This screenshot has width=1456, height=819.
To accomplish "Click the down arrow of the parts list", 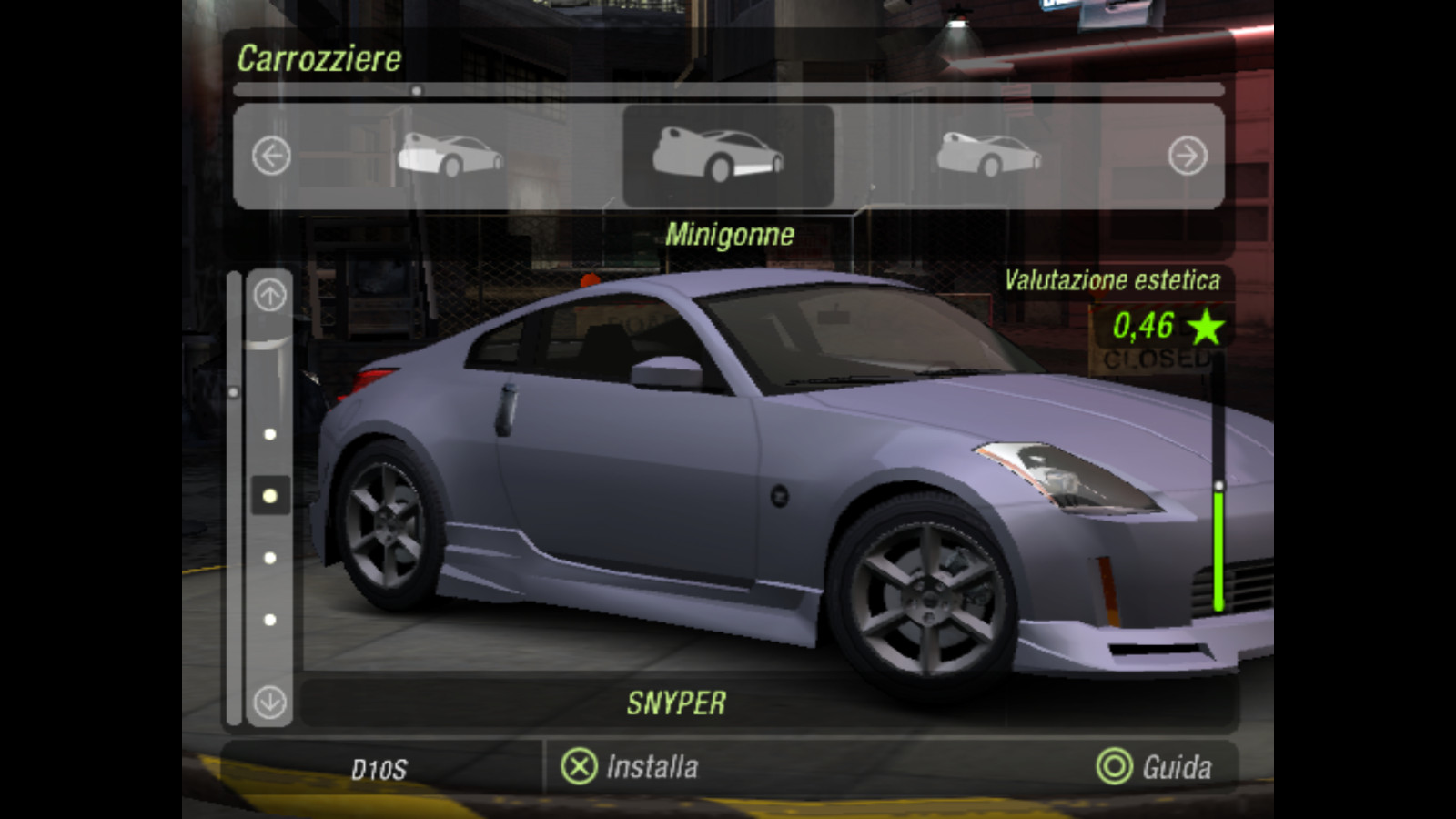I will 270,702.
